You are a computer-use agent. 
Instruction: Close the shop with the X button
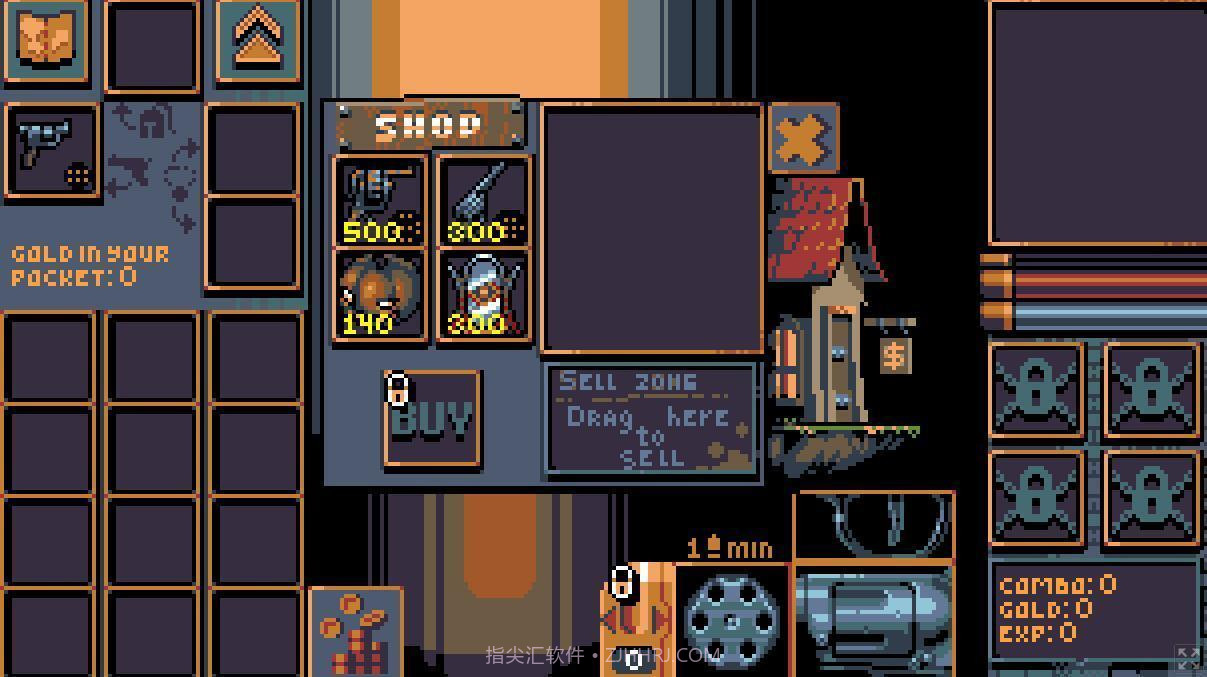coord(803,138)
